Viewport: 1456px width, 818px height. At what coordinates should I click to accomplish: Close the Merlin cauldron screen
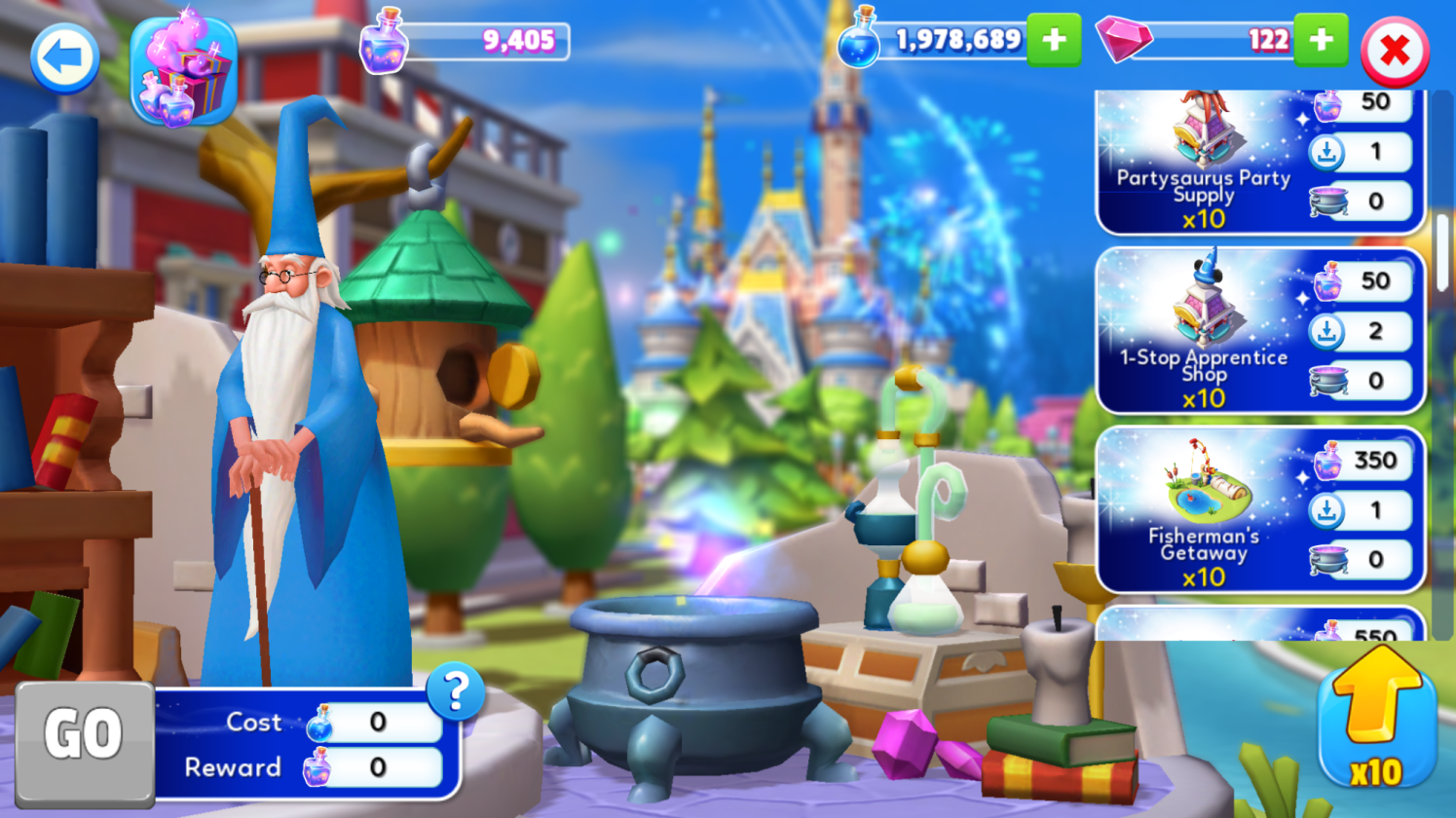(x=1395, y=52)
